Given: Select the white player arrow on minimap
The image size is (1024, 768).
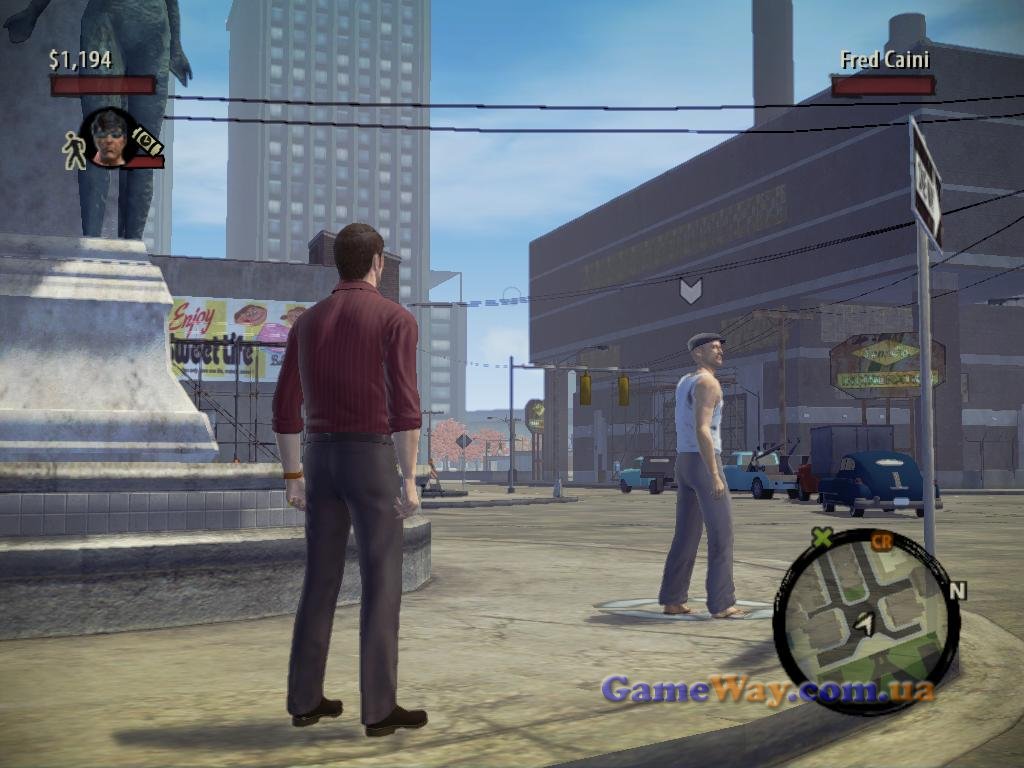Looking at the screenshot, I should (865, 623).
